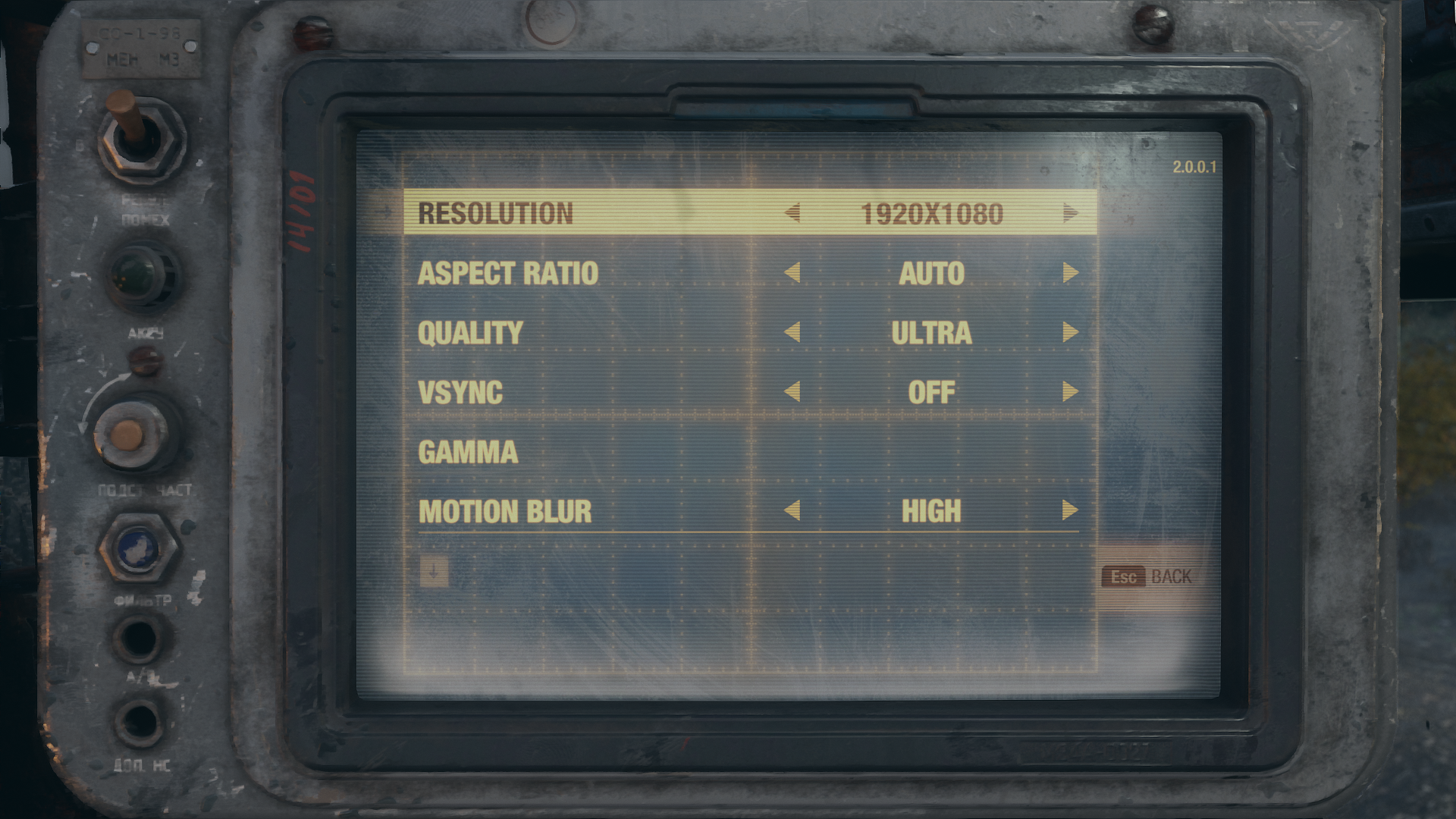Reduce Motion Blur with left arrow
Image resolution: width=1456 pixels, height=819 pixels.
click(792, 510)
